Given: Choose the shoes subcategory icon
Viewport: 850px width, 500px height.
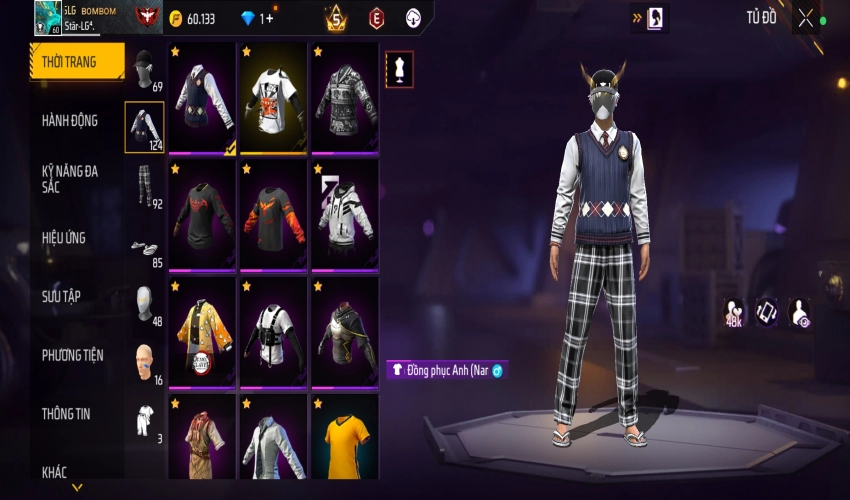Looking at the screenshot, I should pyautogui.click(x=144, y=248).
